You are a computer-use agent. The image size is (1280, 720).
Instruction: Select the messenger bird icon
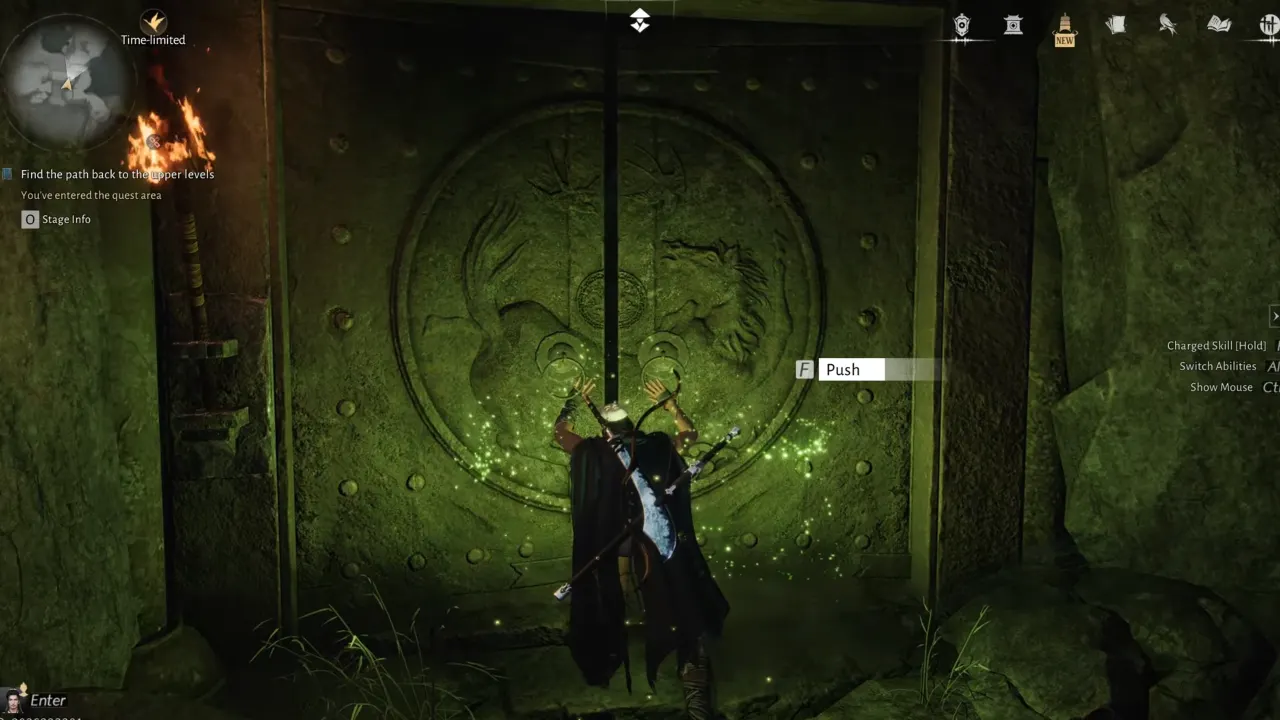[1167, 25]
